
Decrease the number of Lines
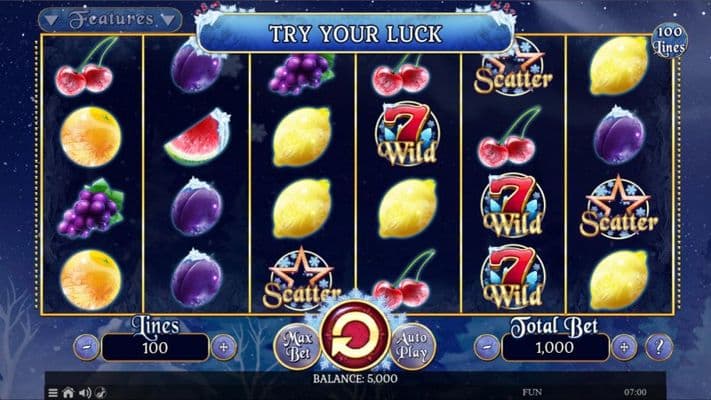pyautogui.click(x=88, y=348)
